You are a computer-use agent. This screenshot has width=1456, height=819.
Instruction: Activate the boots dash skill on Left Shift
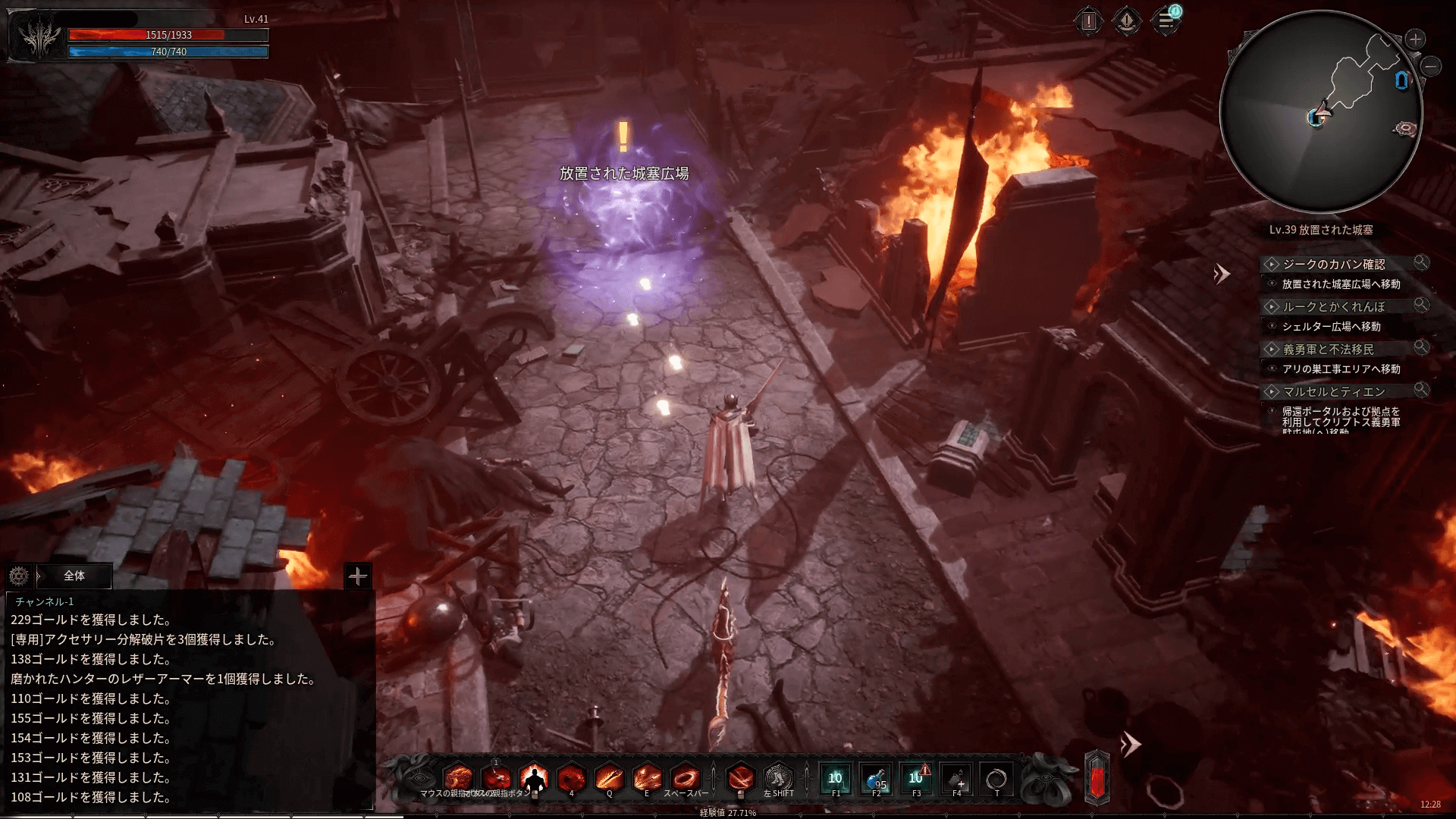coord(778,778)
